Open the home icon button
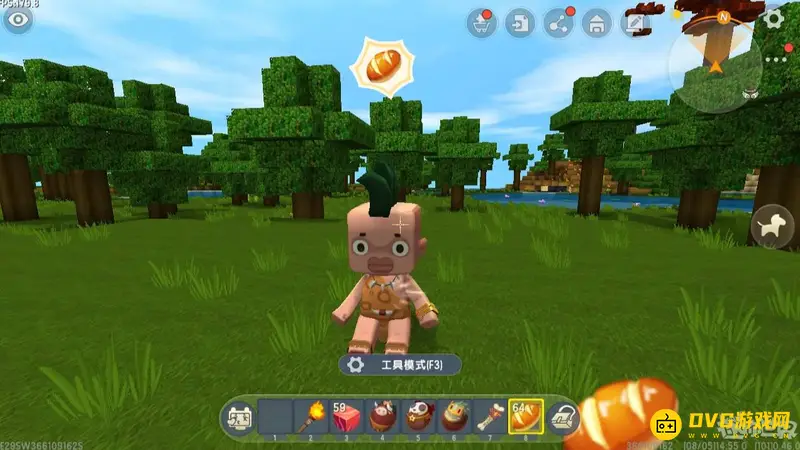800x450 pixels. point(597,23)
